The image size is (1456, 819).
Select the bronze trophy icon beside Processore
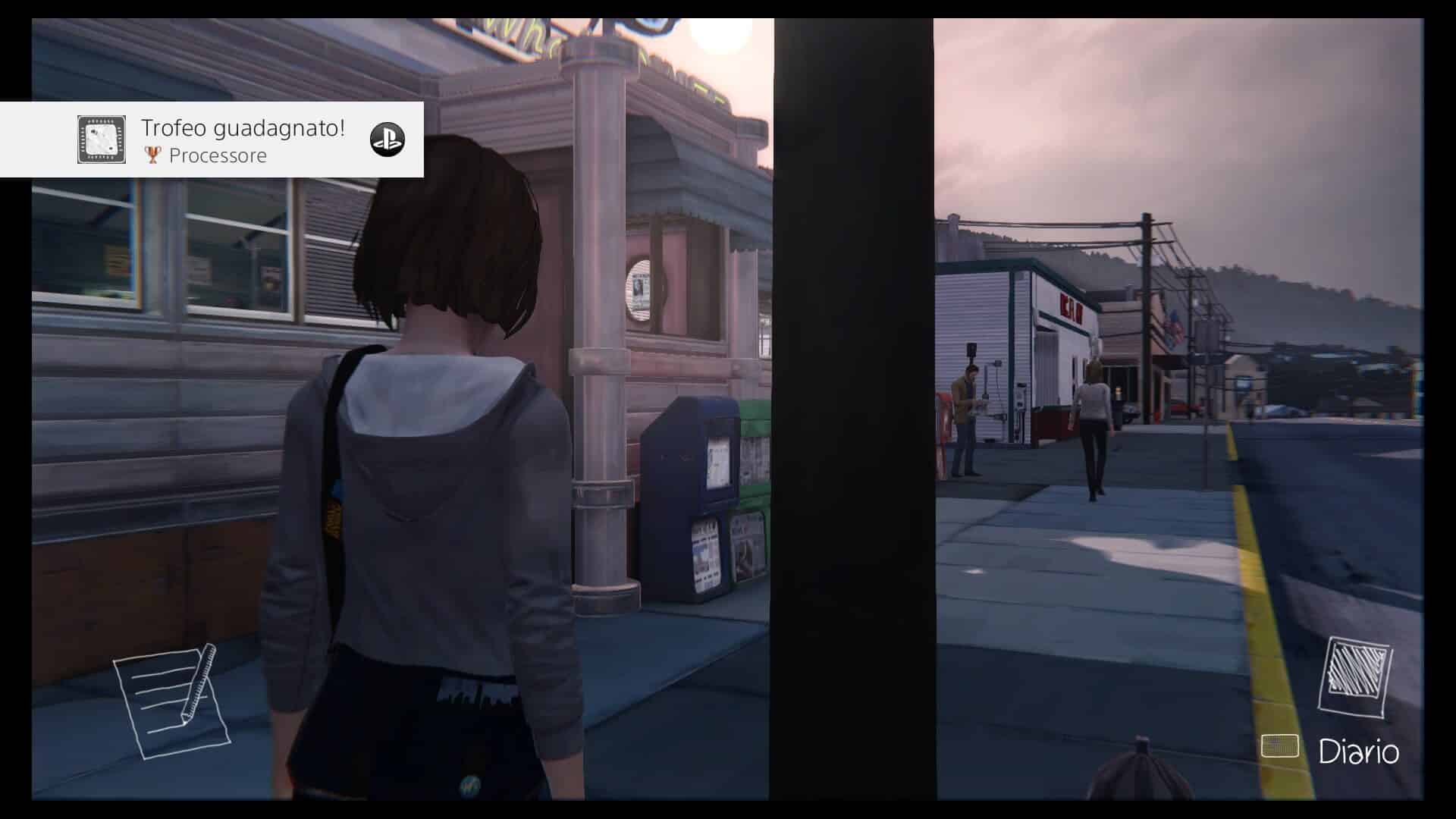[x=153, y=155]
